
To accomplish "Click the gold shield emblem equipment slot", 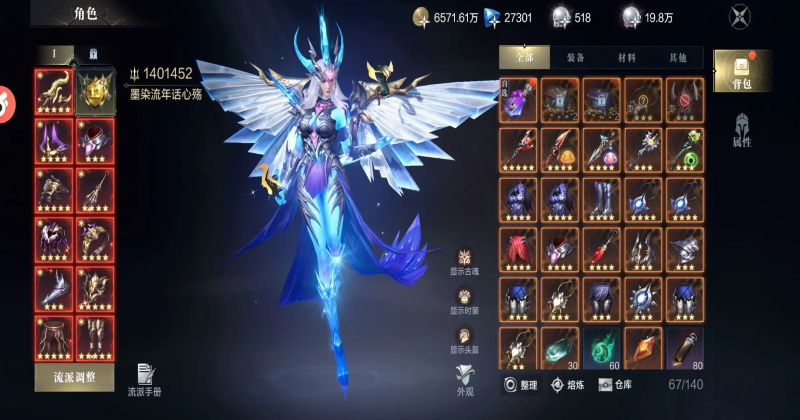I will click(x=96, y=91).
